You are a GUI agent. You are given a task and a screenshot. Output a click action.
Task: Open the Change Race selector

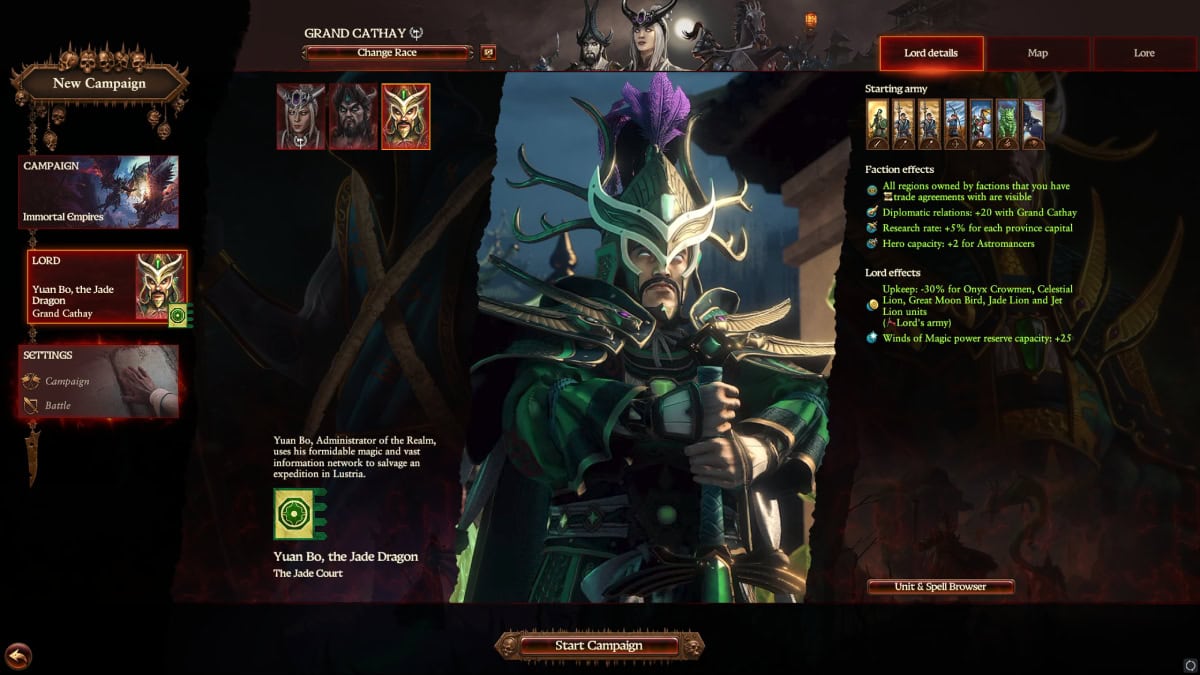[x=387, y=53]
